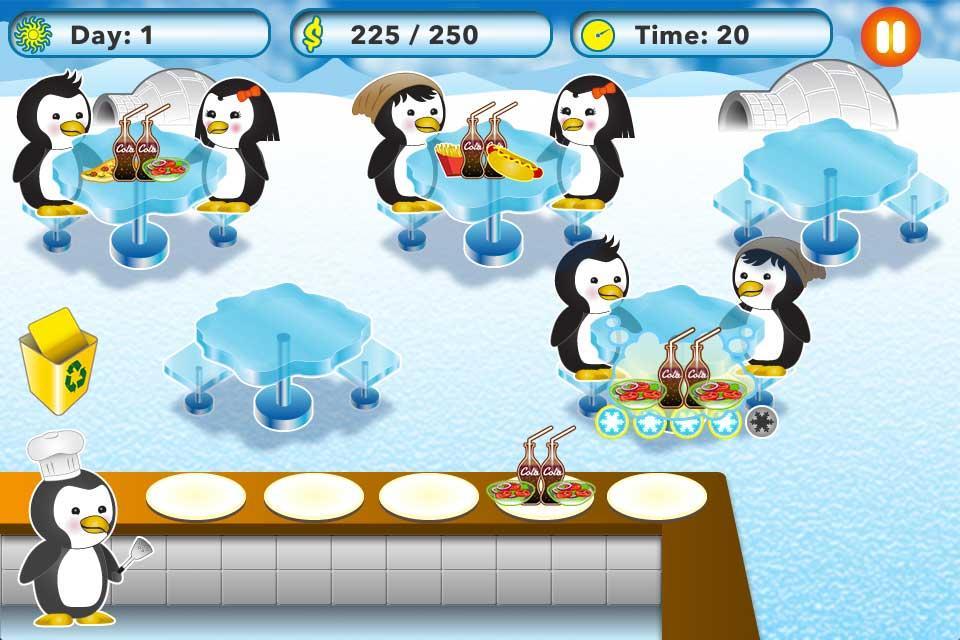Click the yellow recycle bin
This screenshot has width=960, height=640.
(x=58, y=365)
